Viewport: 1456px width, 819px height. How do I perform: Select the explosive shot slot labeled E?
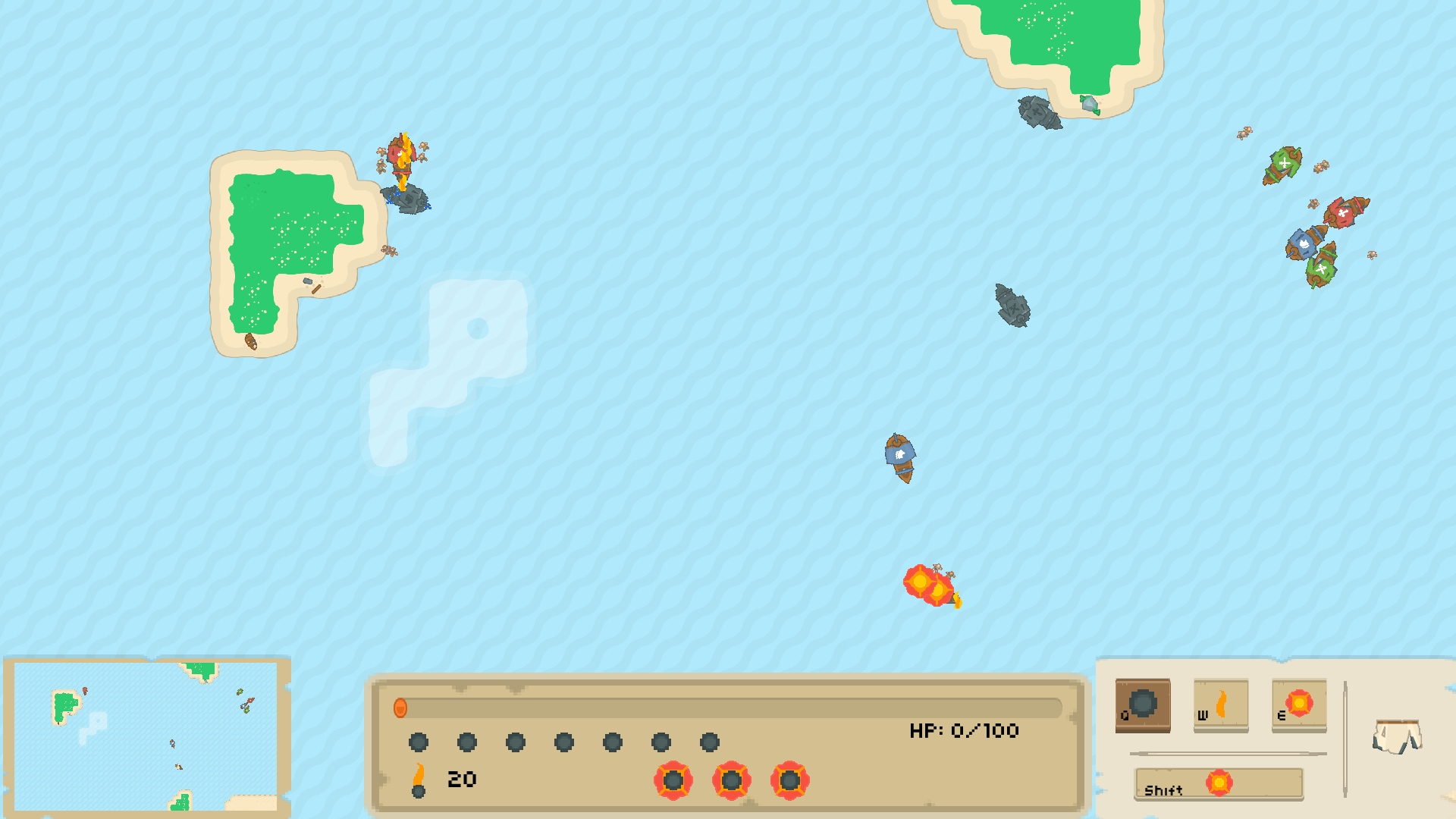[1298, 704]
